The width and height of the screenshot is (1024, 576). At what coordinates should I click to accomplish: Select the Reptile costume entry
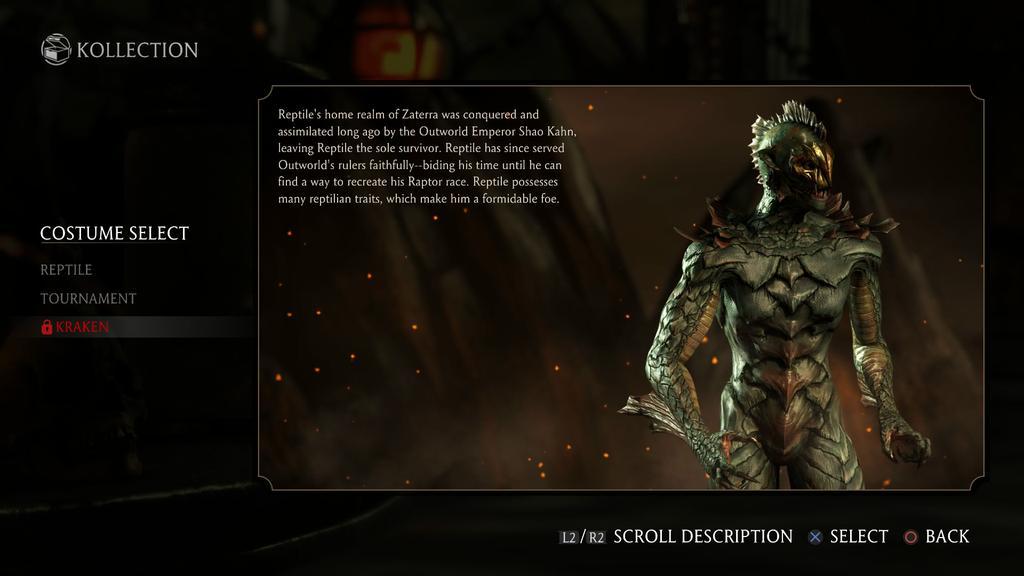tap(66, 270)
